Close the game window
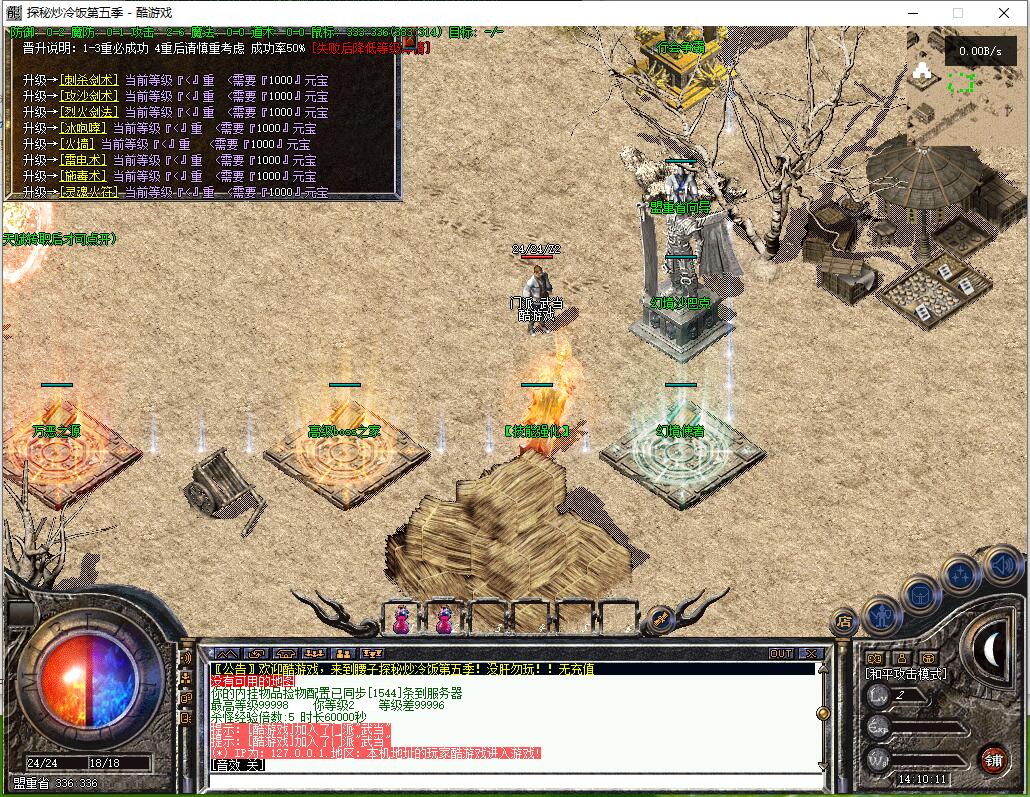 coord(1005,13)
